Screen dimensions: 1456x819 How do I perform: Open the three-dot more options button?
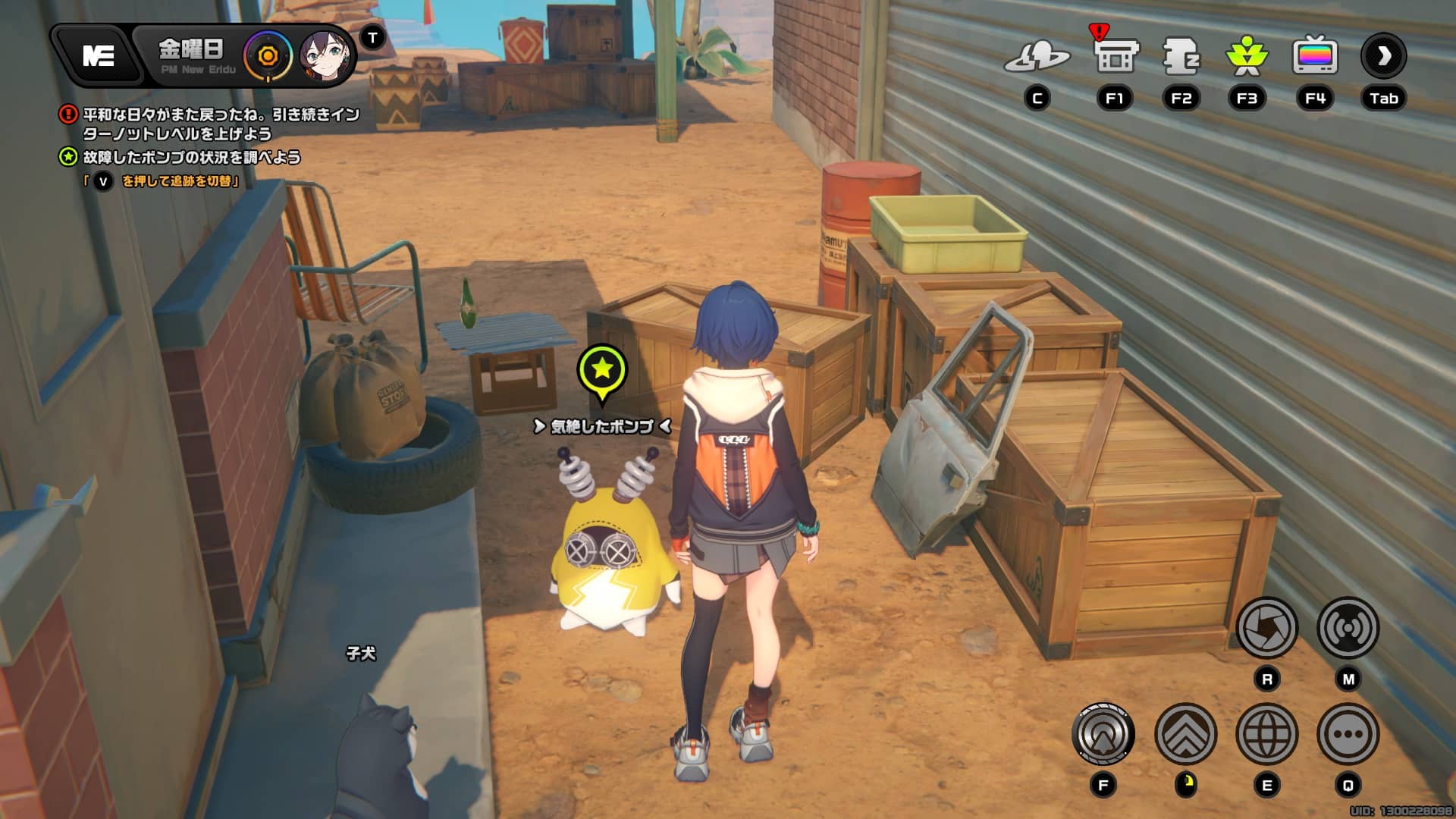(1348, 734)
